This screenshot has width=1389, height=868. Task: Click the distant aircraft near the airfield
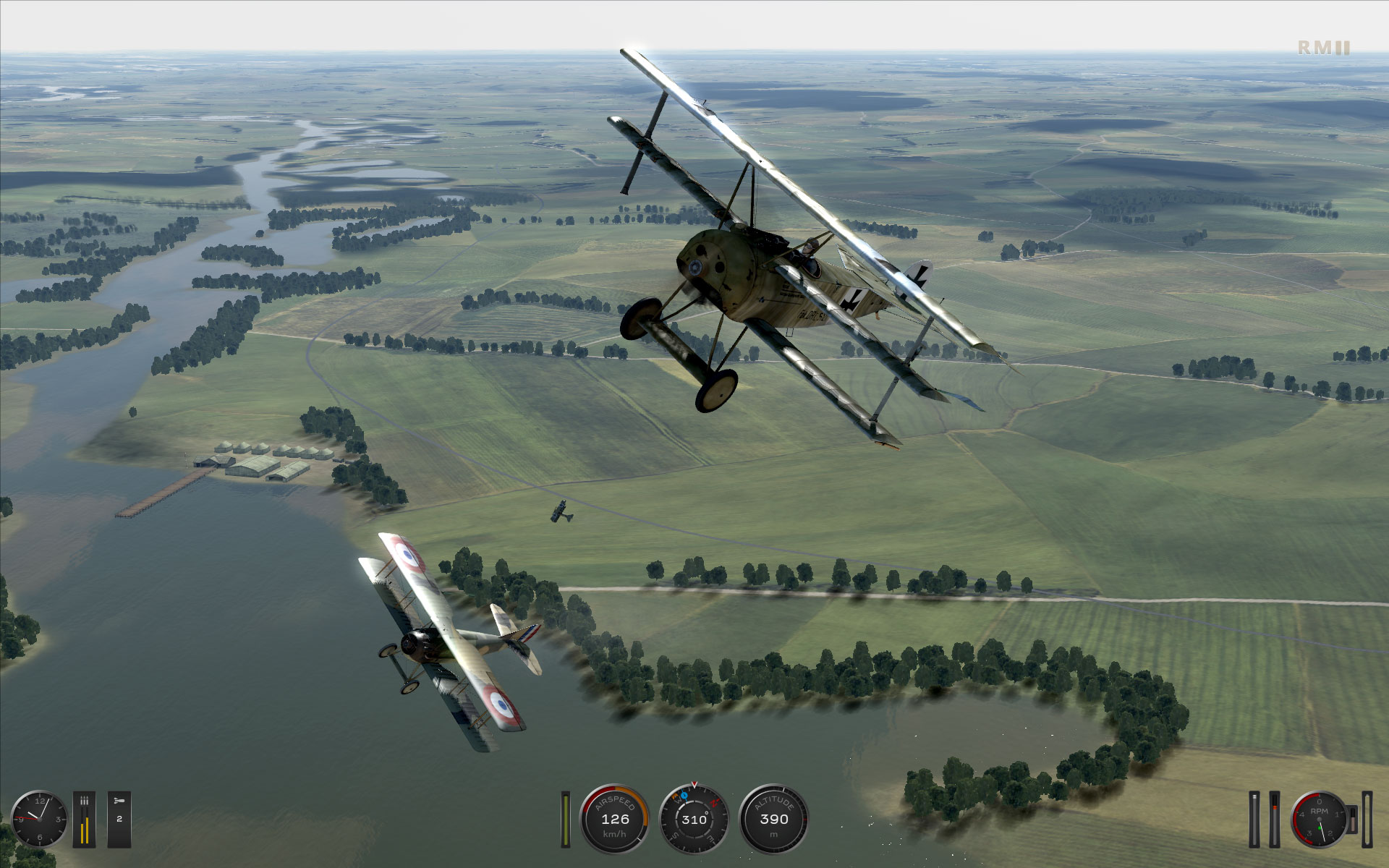(561, 510)
